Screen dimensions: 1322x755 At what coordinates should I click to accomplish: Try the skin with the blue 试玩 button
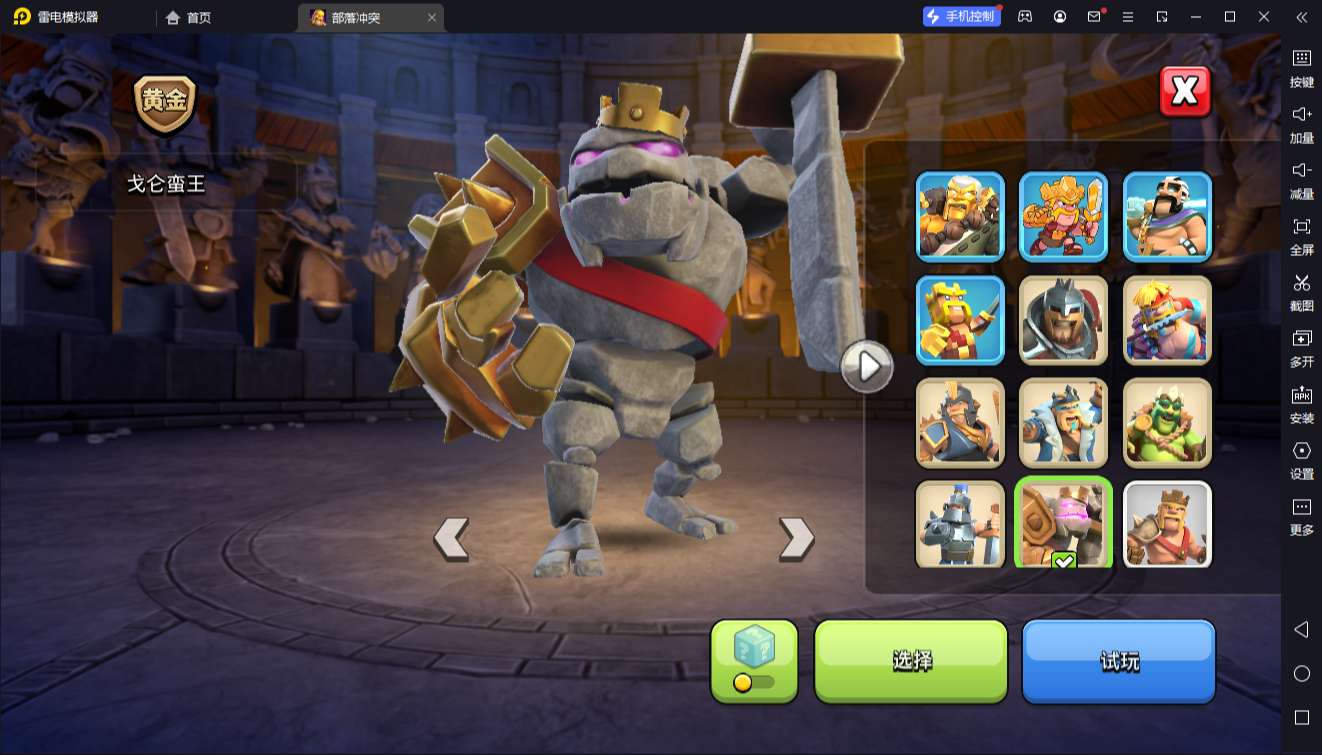click(x=1118, y=660)
